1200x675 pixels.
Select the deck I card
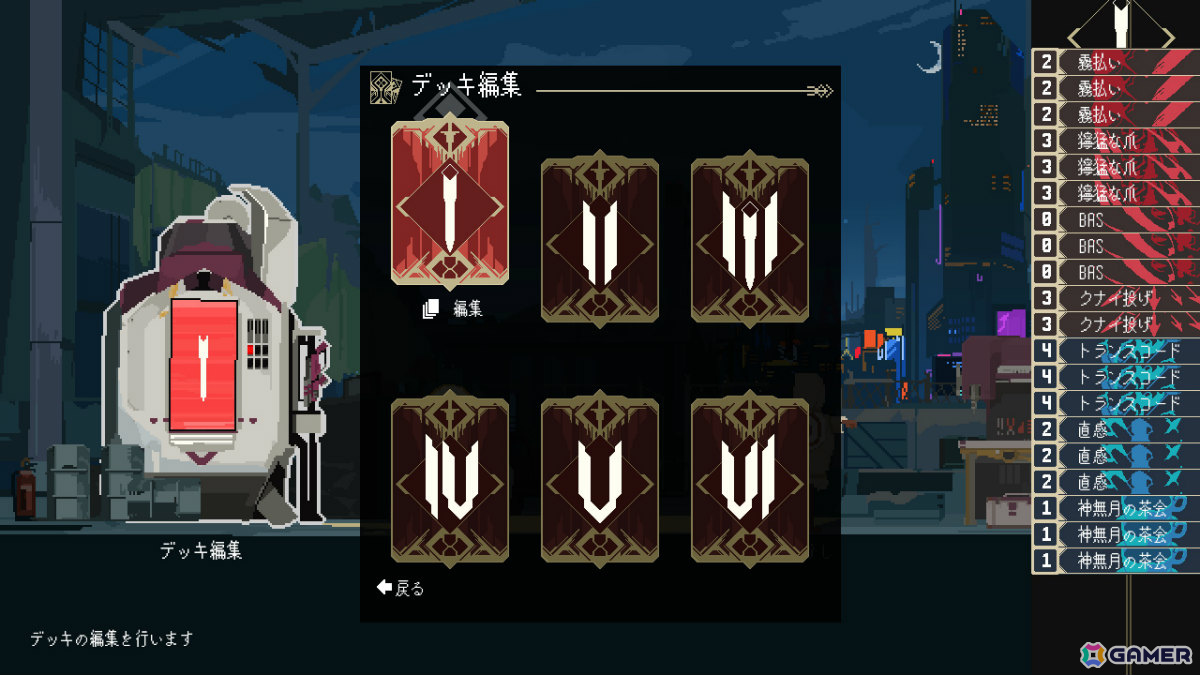(450, 204)
